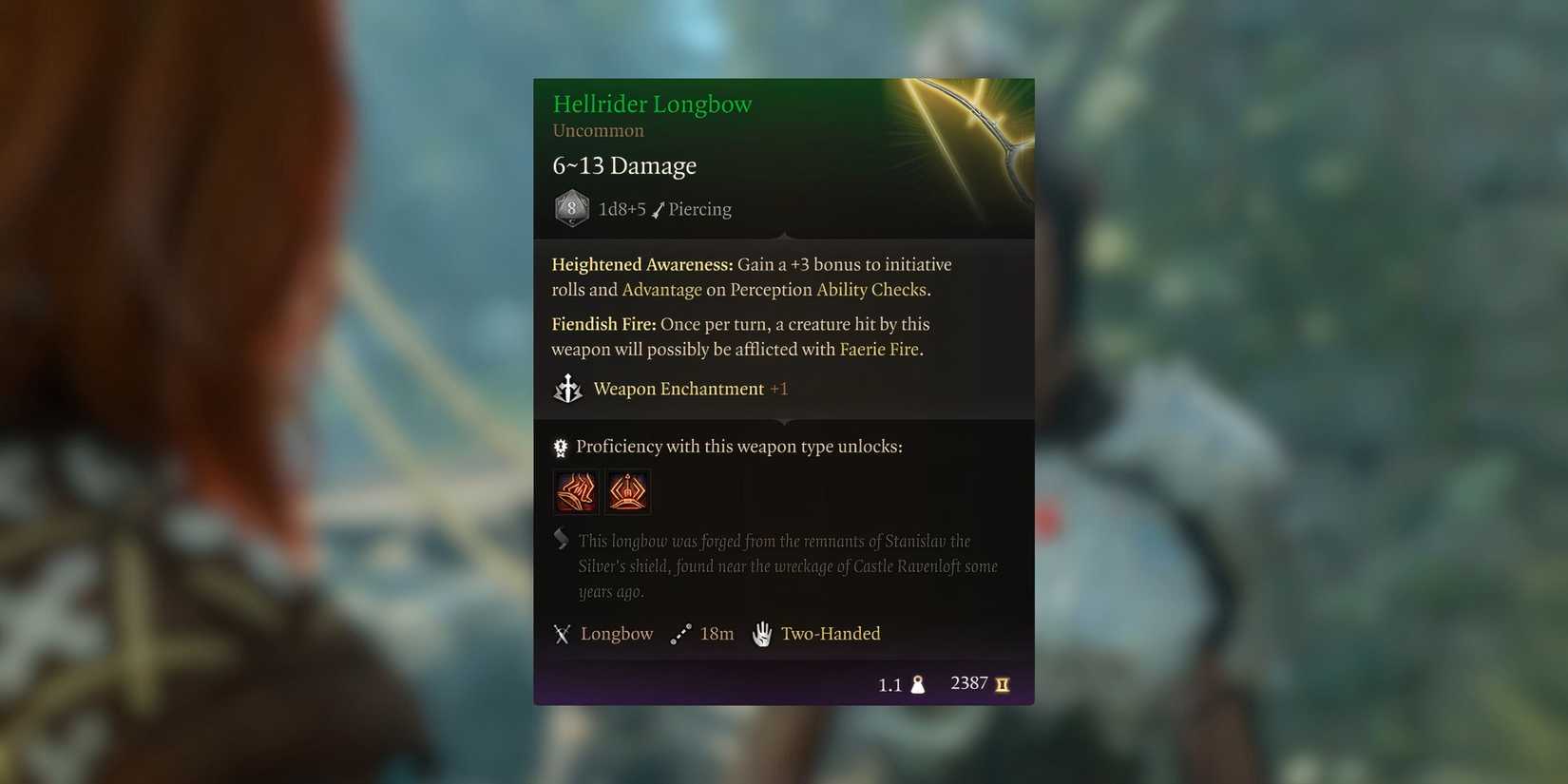This screenshot has width=1568, height=784.
Task: Expand the notch divider below the damage section
Action: tap(783, 237)
